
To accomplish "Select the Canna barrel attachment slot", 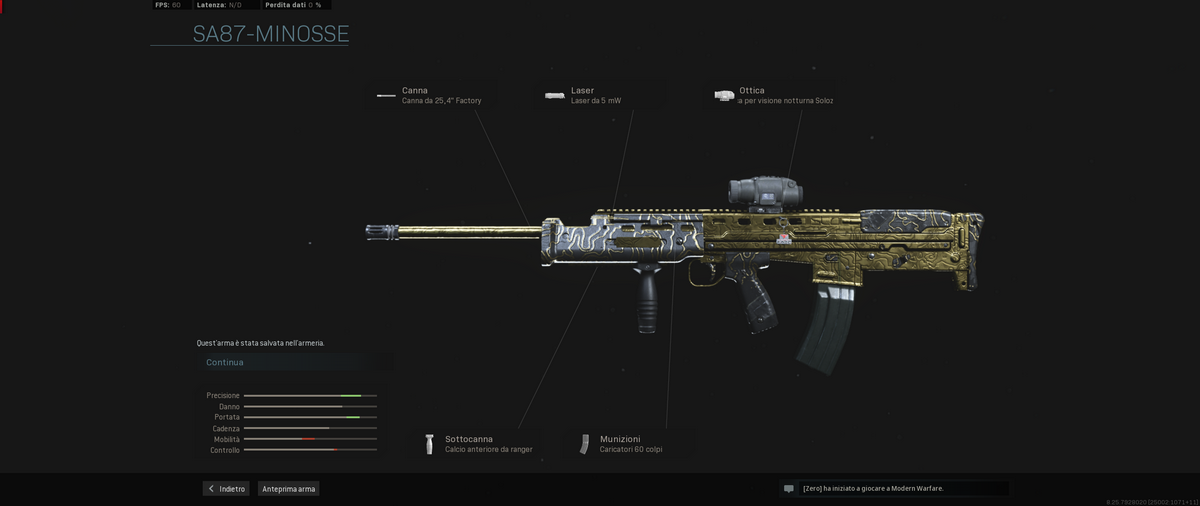I will (x=436, y=95).
